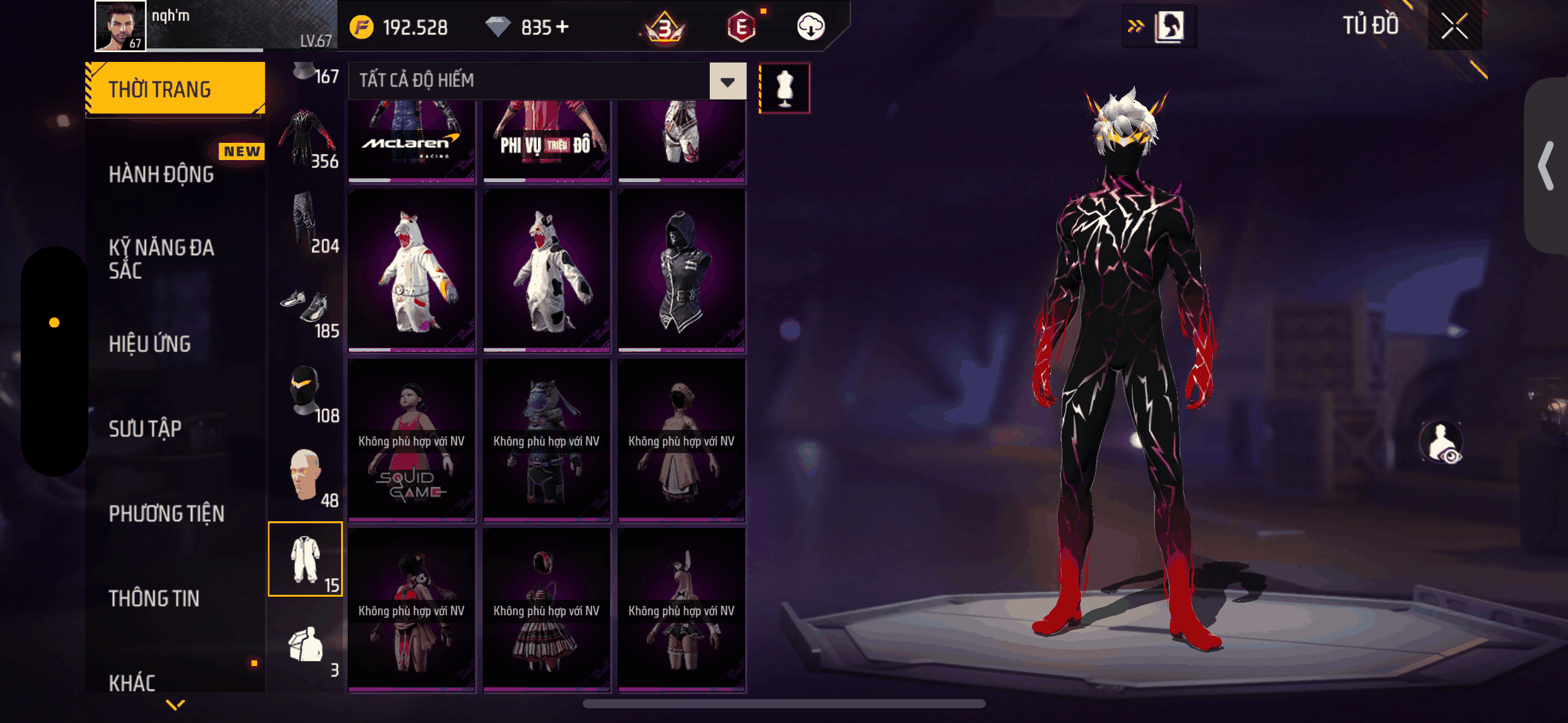Select the Thời Trang tab
The height and width of the screenshot is (723, 1568).
pyautogui.click(x=175, y=89)
